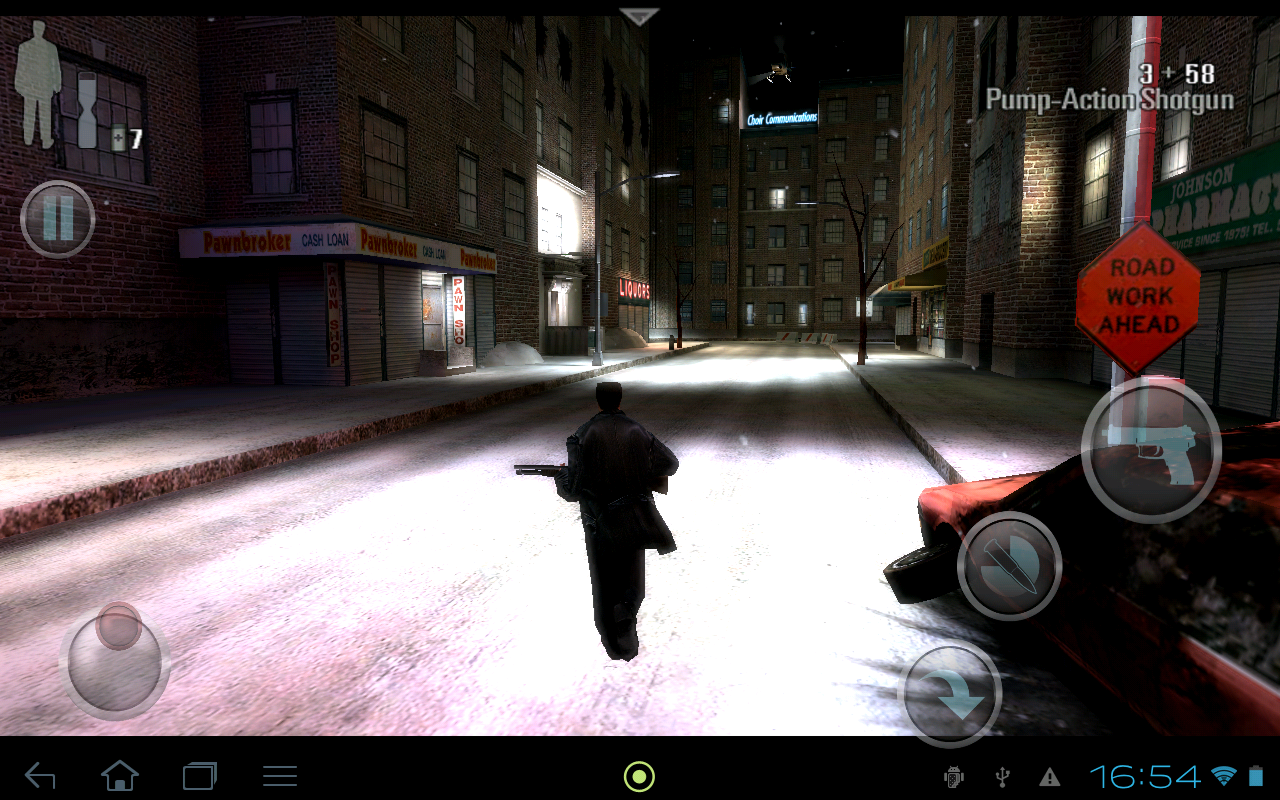Tap the warning triangle status icon

(x=1049, y=775)
